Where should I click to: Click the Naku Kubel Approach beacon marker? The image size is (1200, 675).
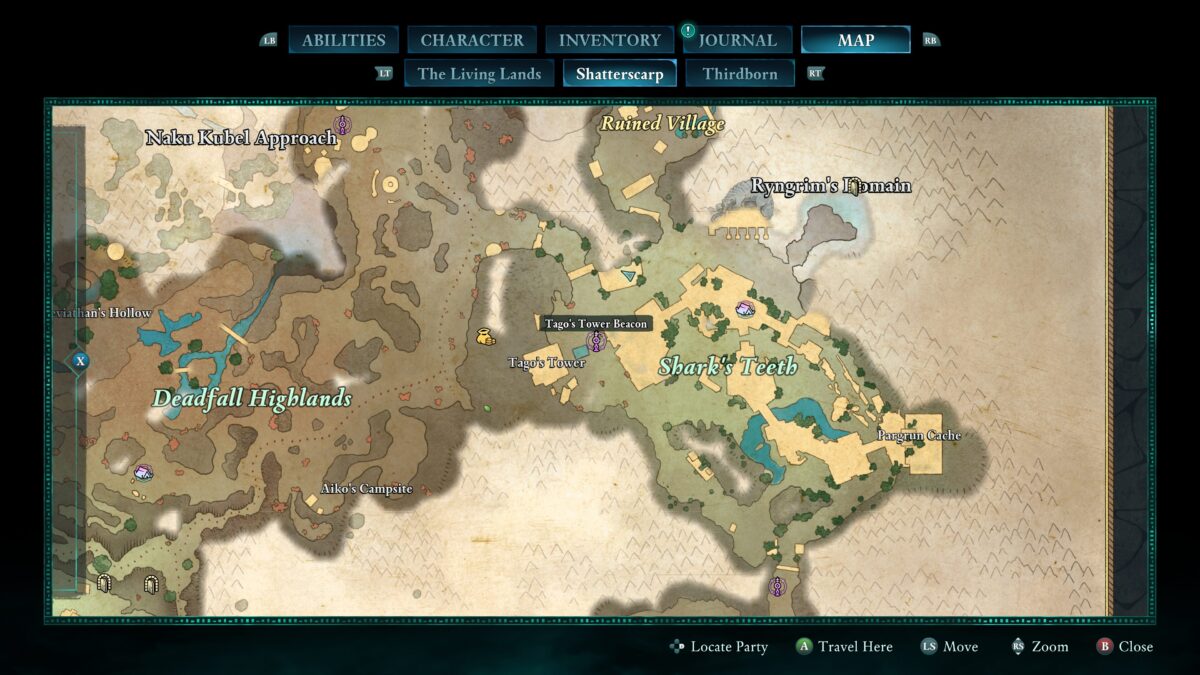pos(342,125)
